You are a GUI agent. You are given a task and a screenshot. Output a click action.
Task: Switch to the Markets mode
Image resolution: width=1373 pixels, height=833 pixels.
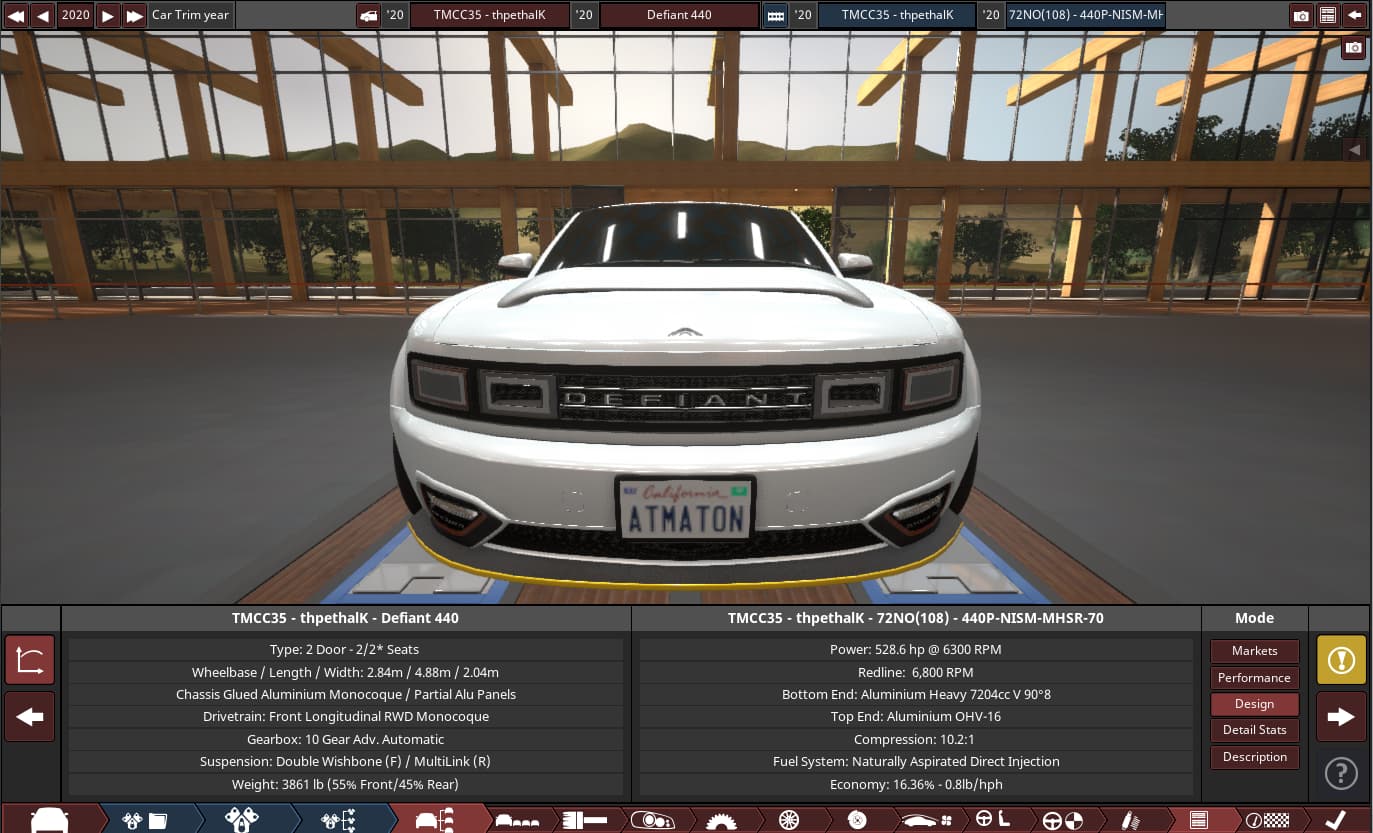tap(1254, 651)
